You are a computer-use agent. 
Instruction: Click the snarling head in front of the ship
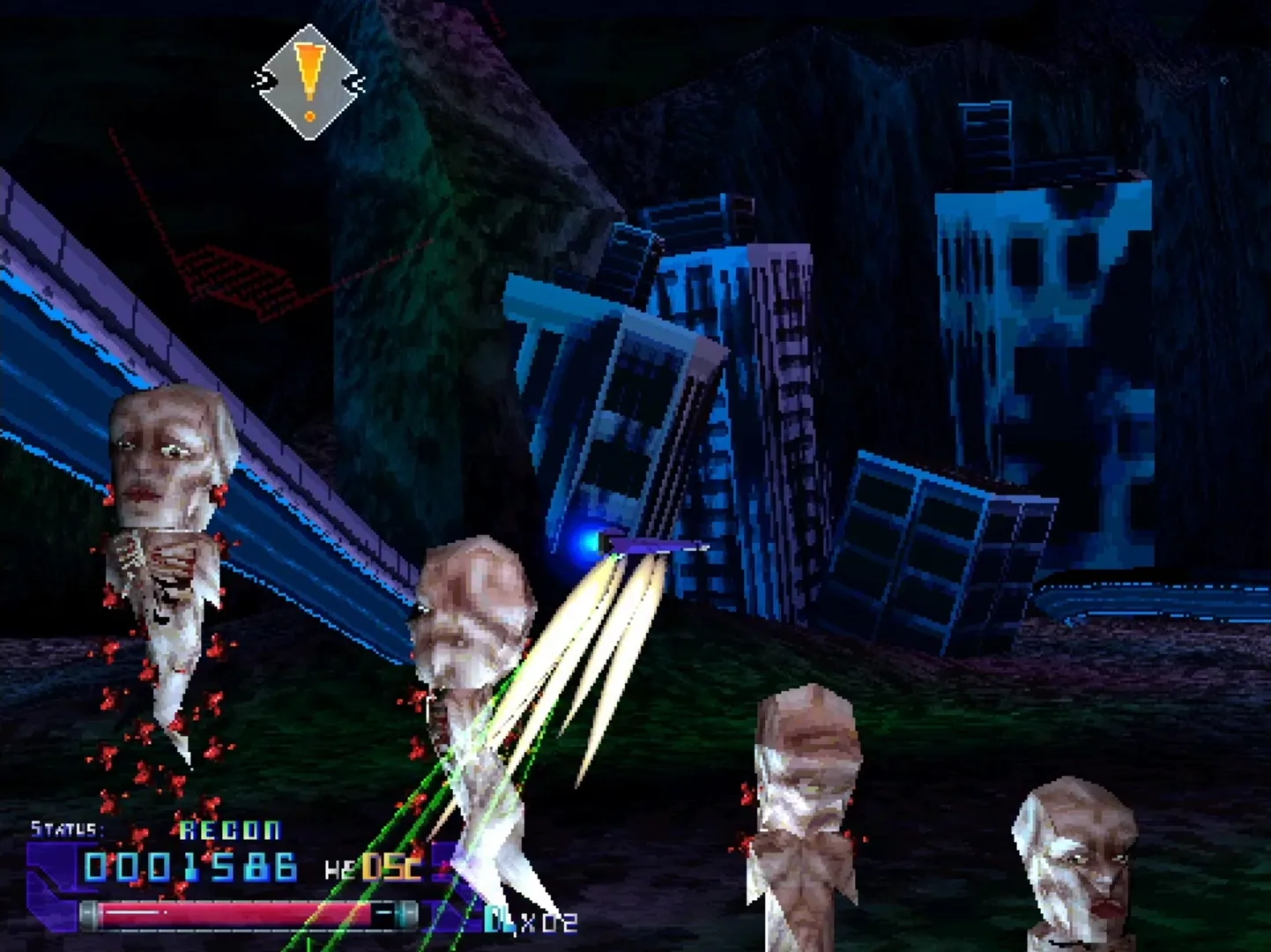coord(473,608)
